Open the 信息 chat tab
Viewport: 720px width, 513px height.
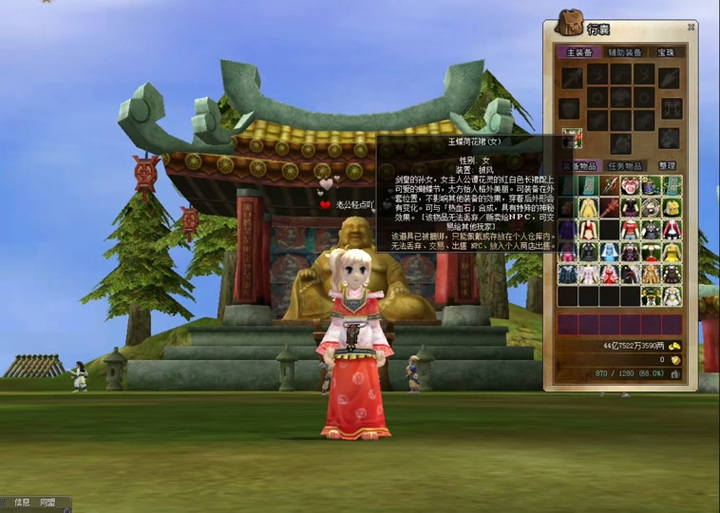22,502
